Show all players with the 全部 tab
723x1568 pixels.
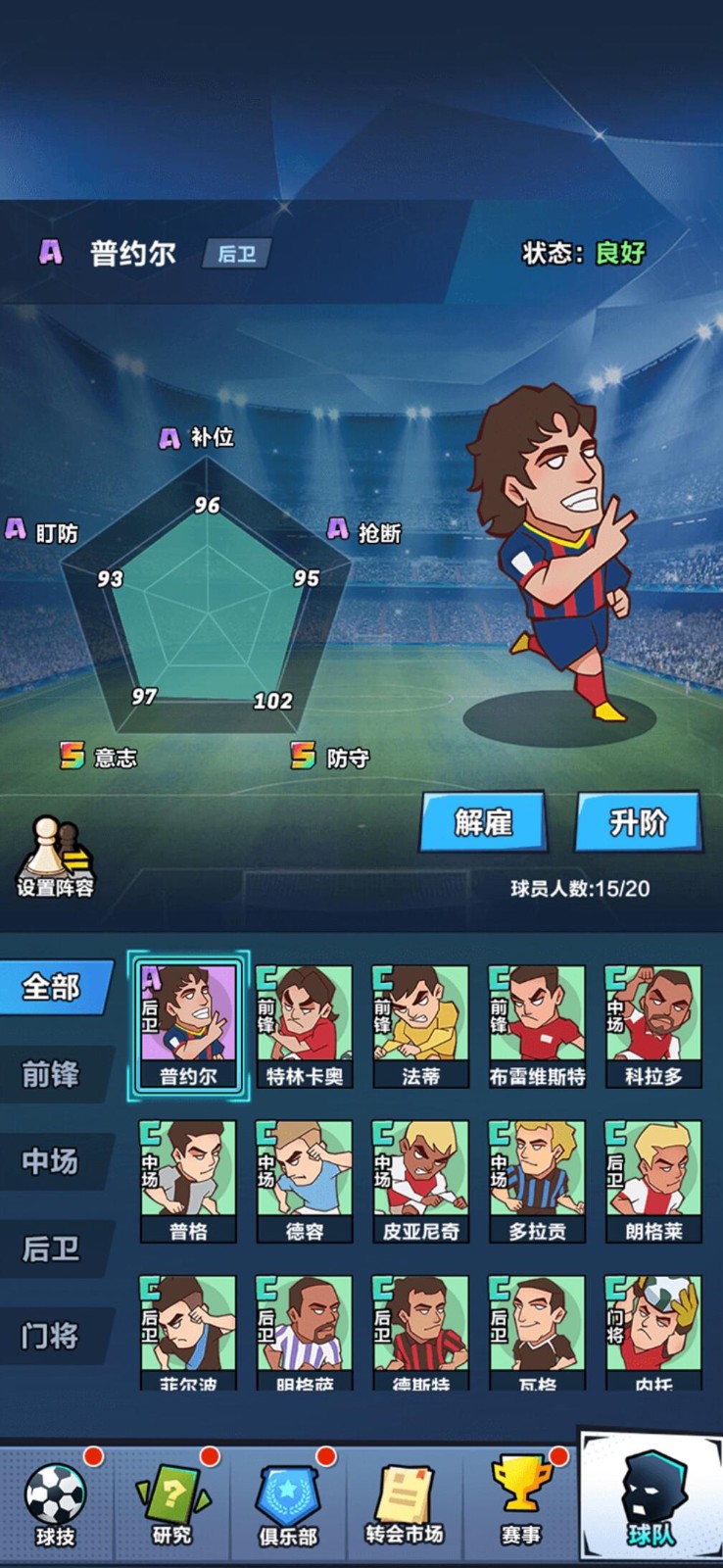pyautogui.click(x=53, y=986)
